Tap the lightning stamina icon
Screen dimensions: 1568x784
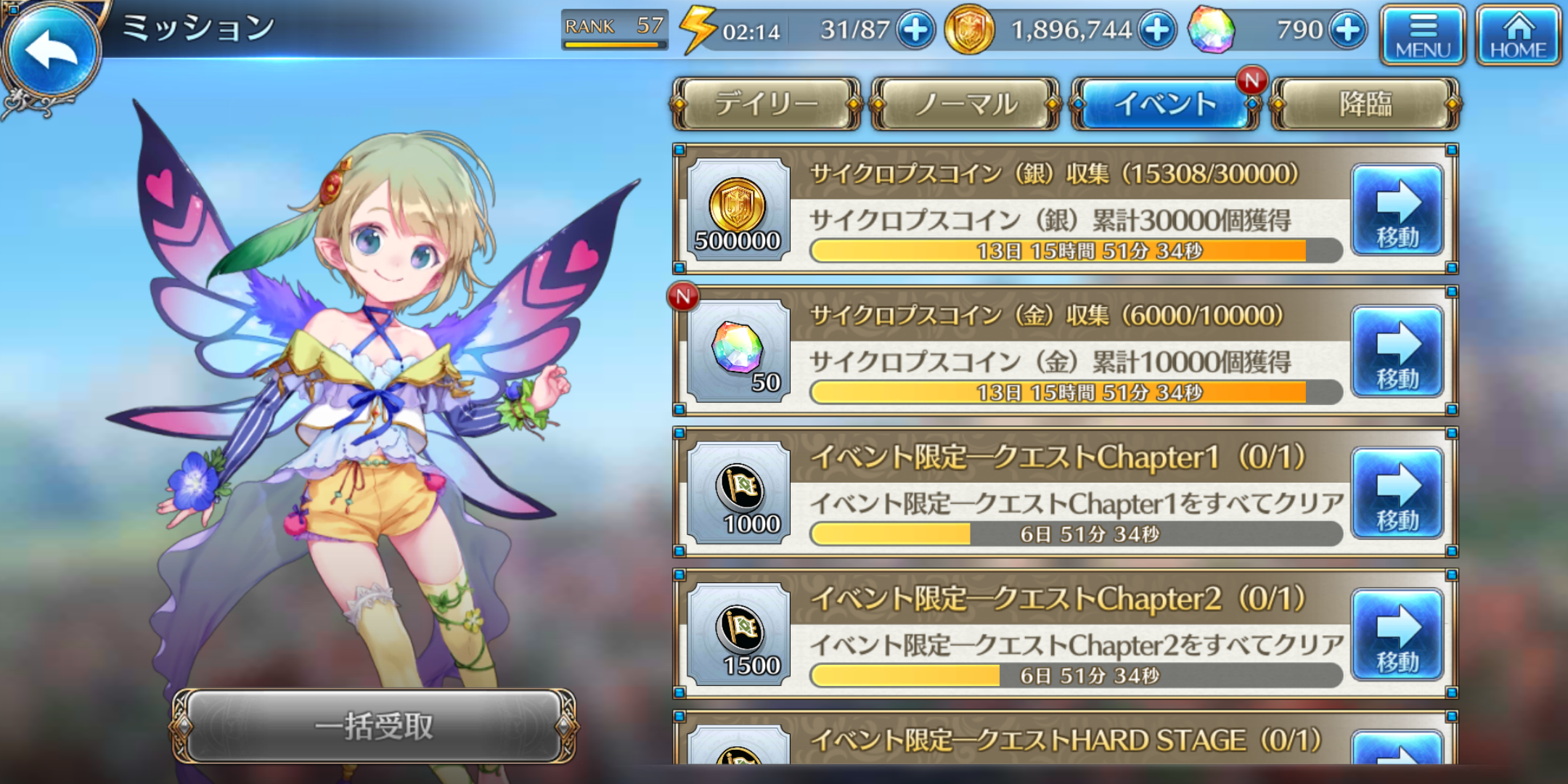(x=697, y=29)
